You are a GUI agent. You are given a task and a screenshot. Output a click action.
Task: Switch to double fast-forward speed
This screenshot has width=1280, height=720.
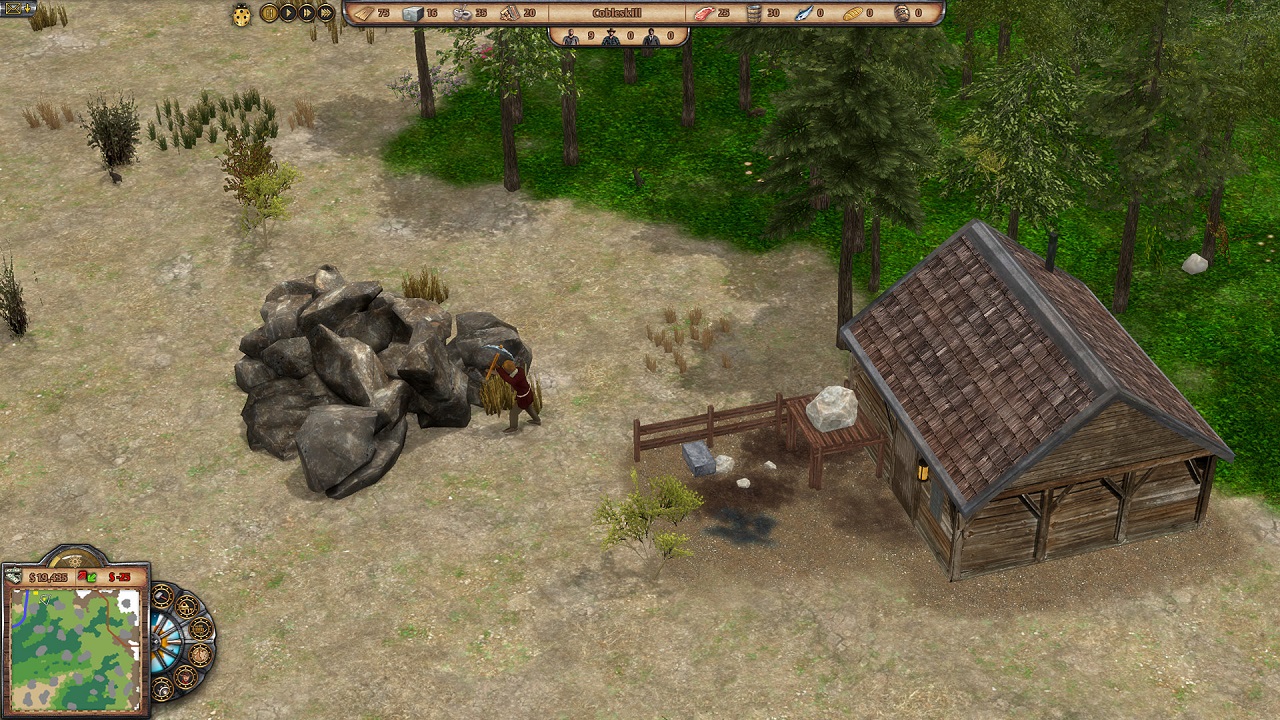[x=307, y=13]
